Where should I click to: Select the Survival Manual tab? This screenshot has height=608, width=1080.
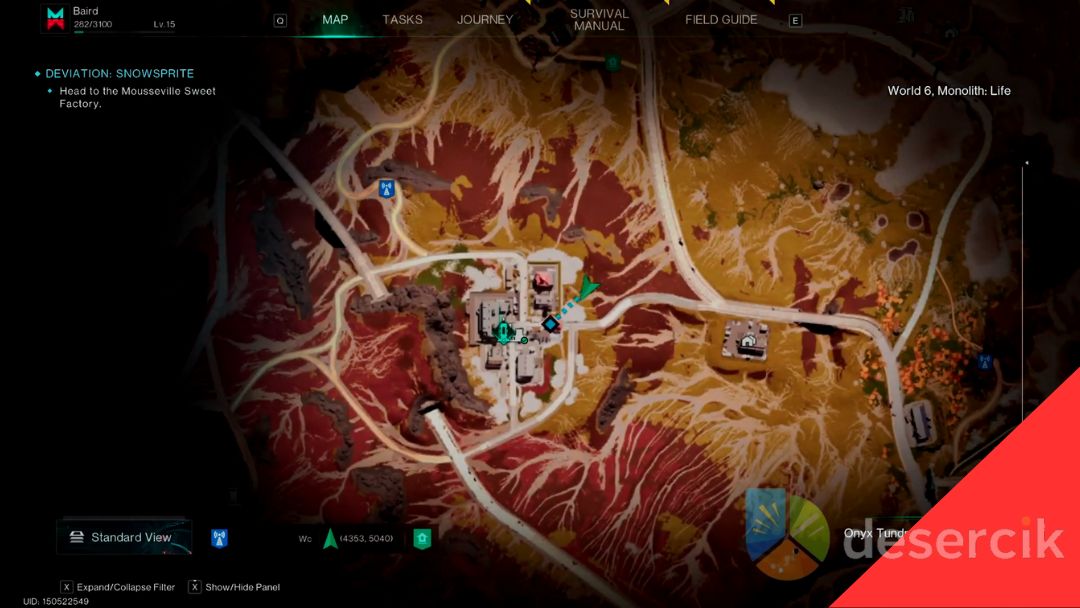599,19
